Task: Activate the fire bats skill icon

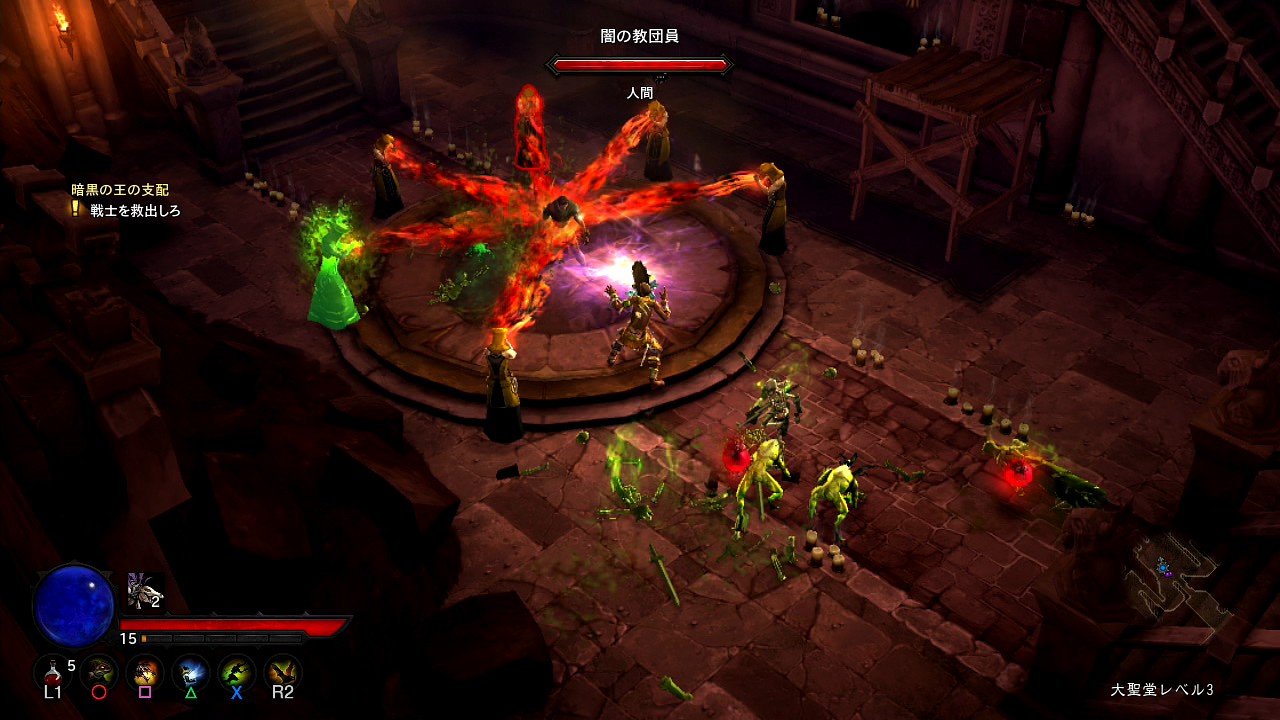Action: (x=283, y=671)
